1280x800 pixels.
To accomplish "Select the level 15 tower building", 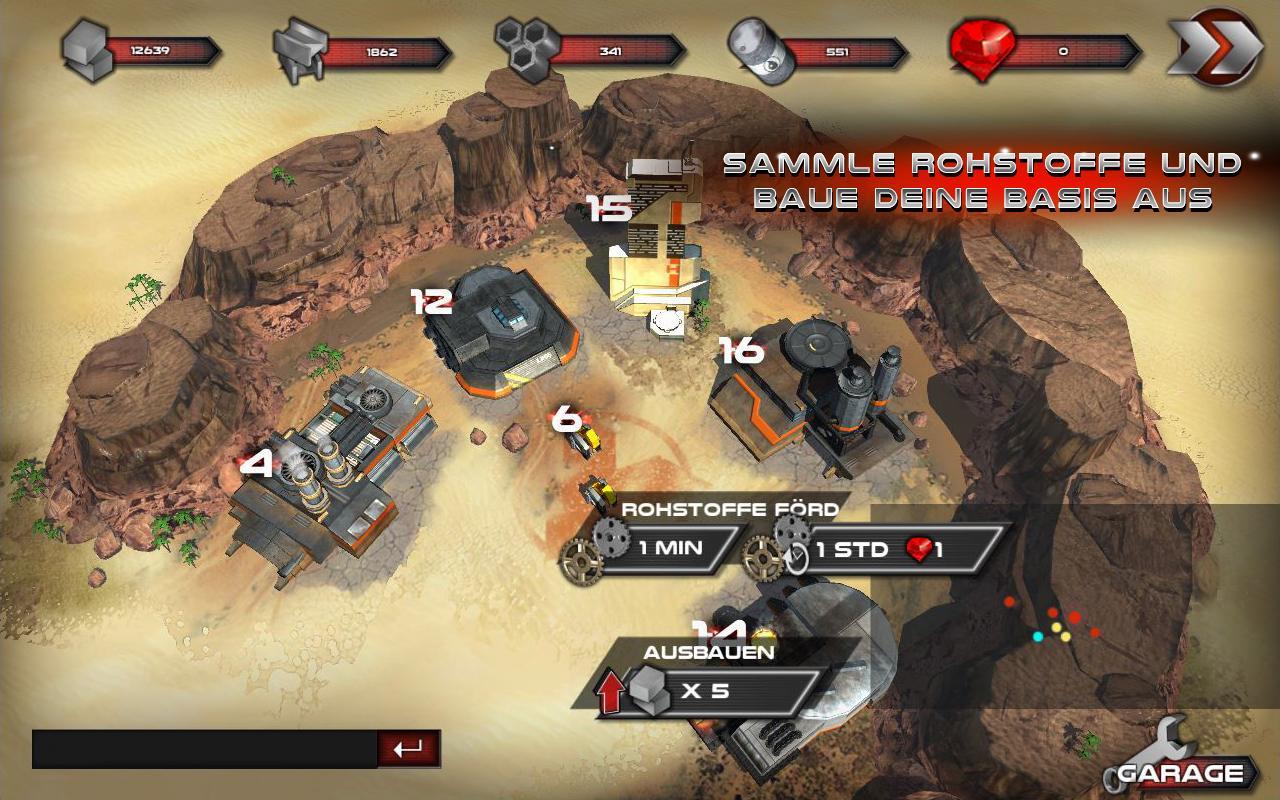I will (657, 245).
